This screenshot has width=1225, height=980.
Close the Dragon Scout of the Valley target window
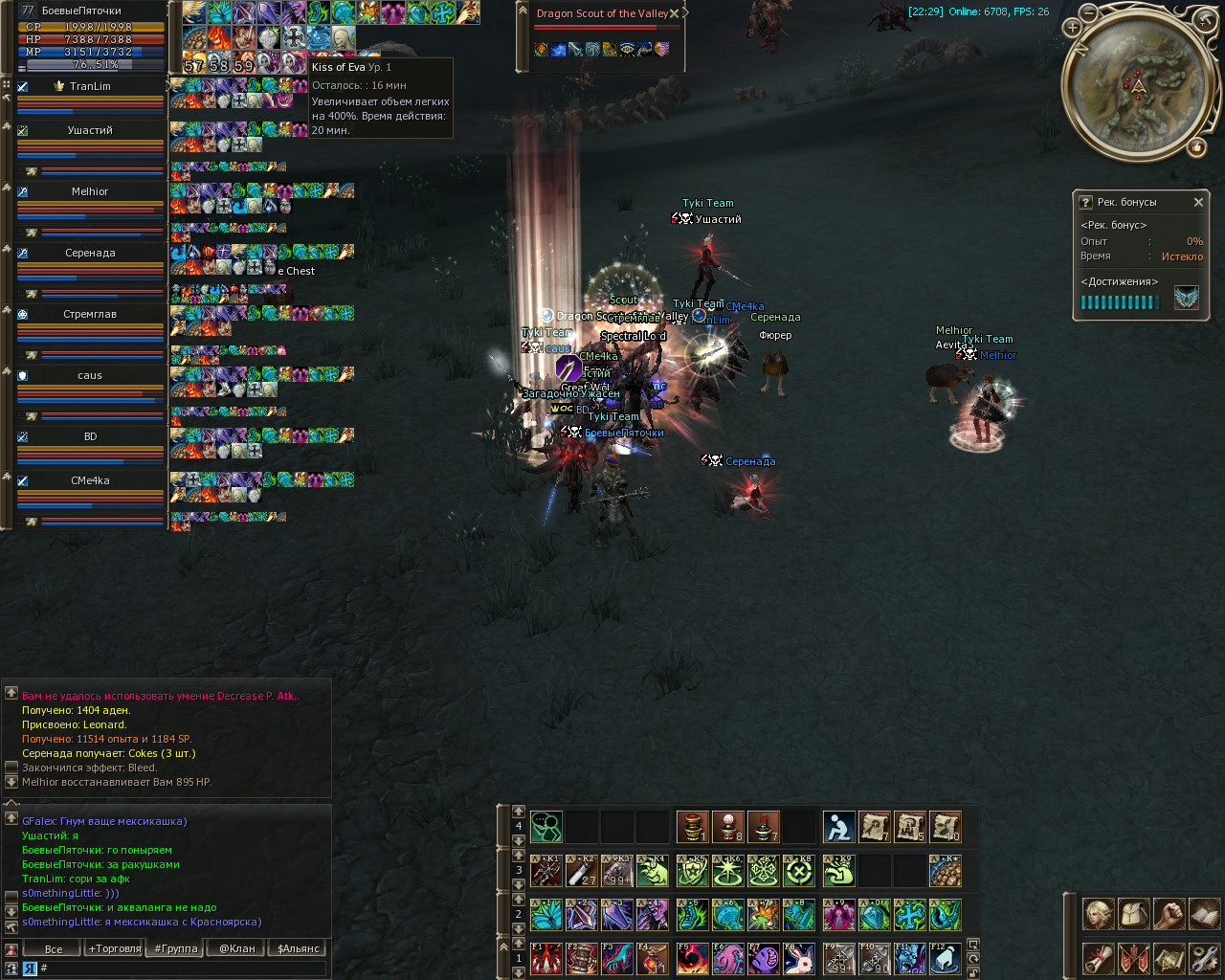click(x=675, y=13)
